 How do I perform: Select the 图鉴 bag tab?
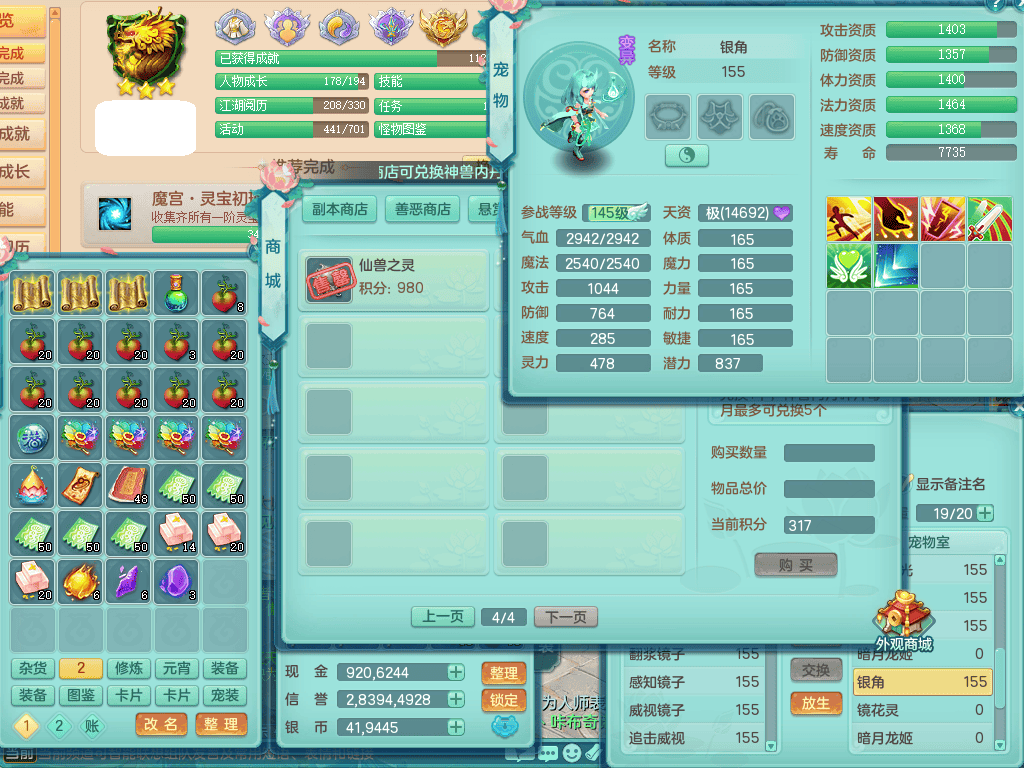[x=82, y=695]
